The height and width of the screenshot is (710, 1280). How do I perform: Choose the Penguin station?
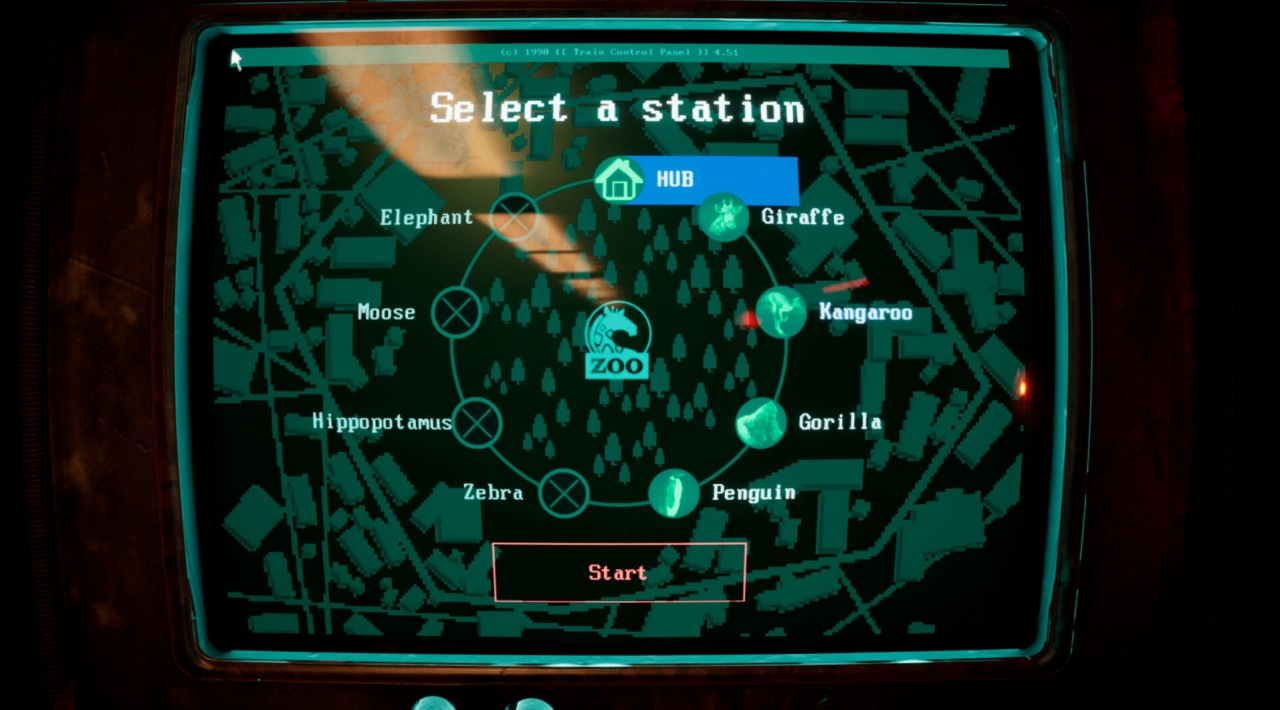coord(674,493)
